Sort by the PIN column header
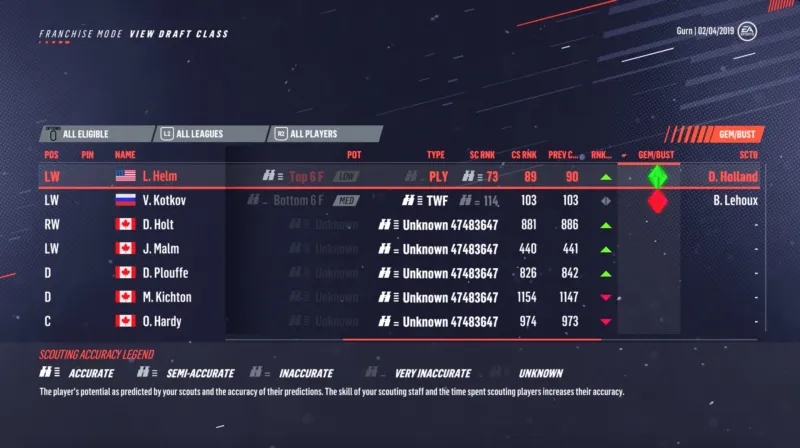This screenshot has height=448, width=800. click(88, 155)
